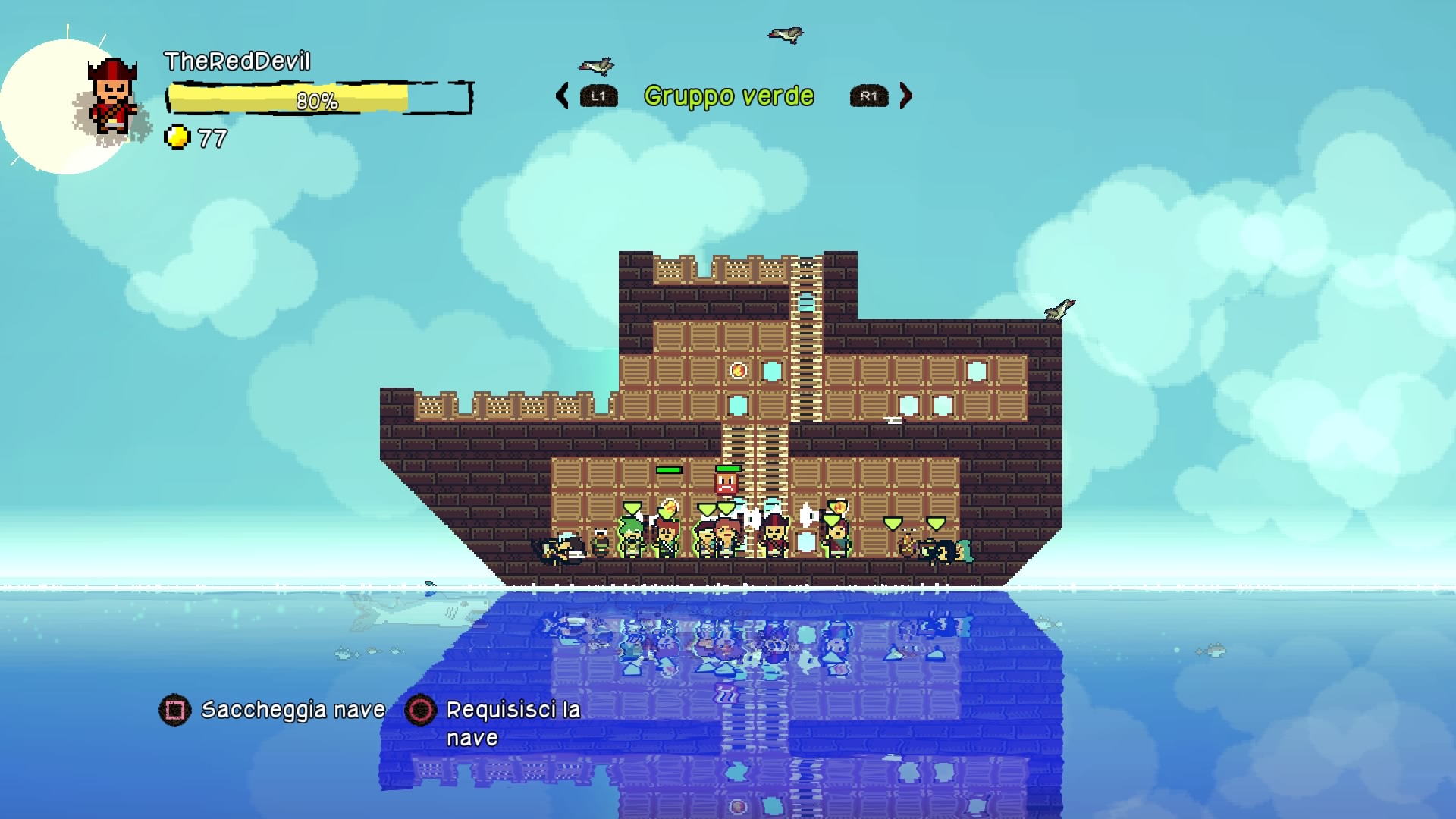Choose the Saccheggia nave option
This screenshot has height=819, width=1456.
tap(292, 710)
